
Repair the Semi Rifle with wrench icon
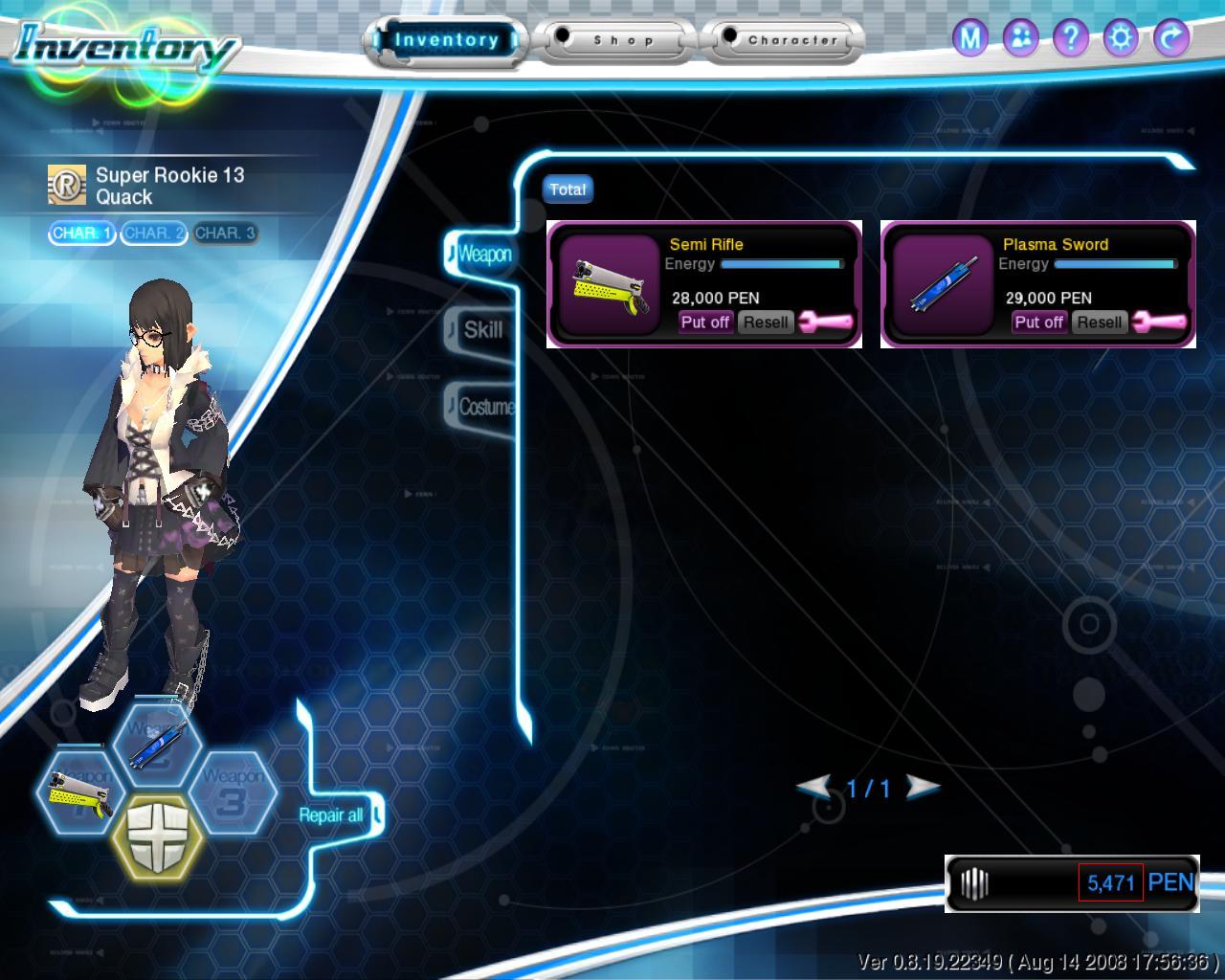click(x=825, y=323)
